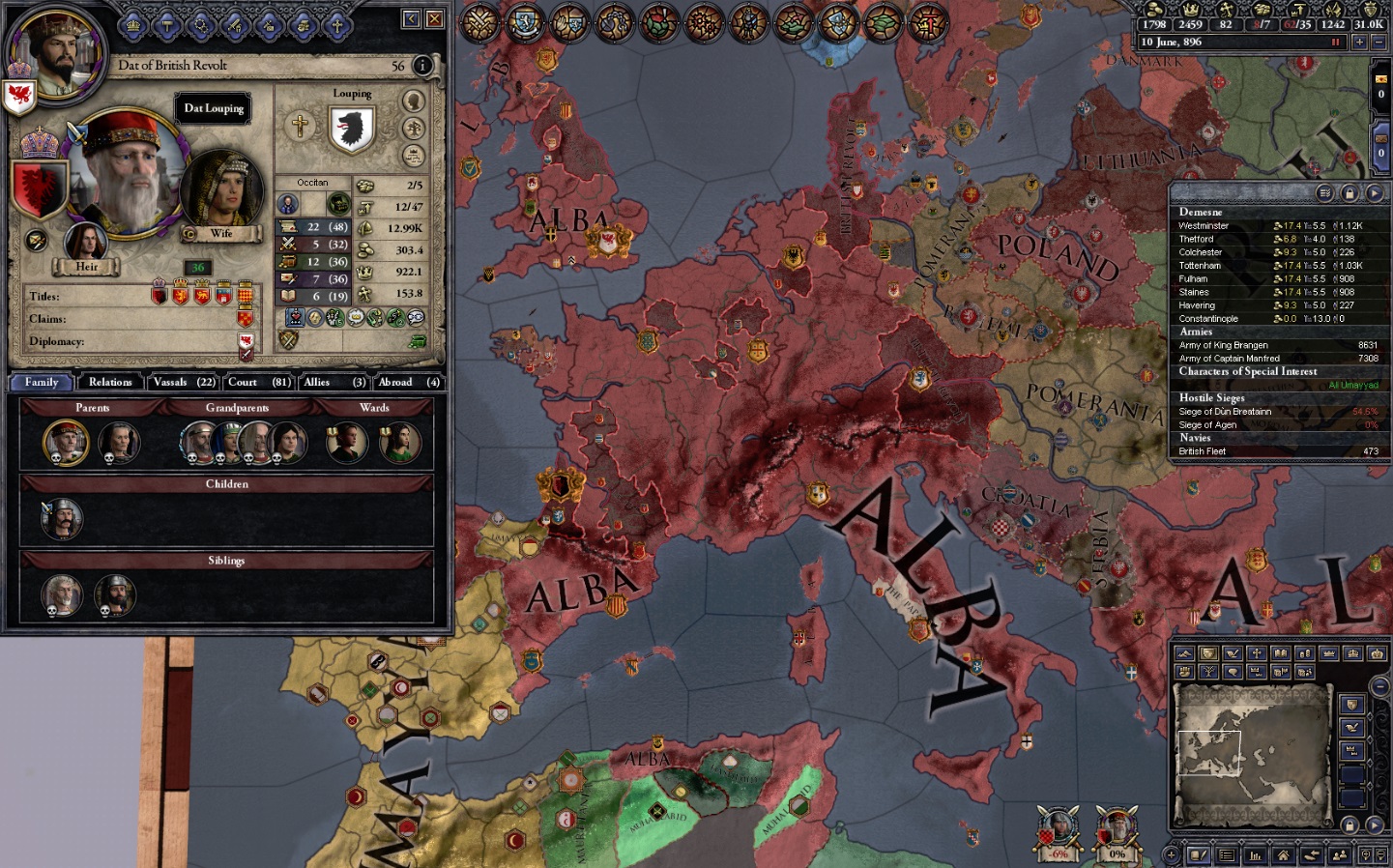Open the Religion screen with the cross icon
Image resolution: width=1393 pixels, height=868 pixels.
point(338,27)
